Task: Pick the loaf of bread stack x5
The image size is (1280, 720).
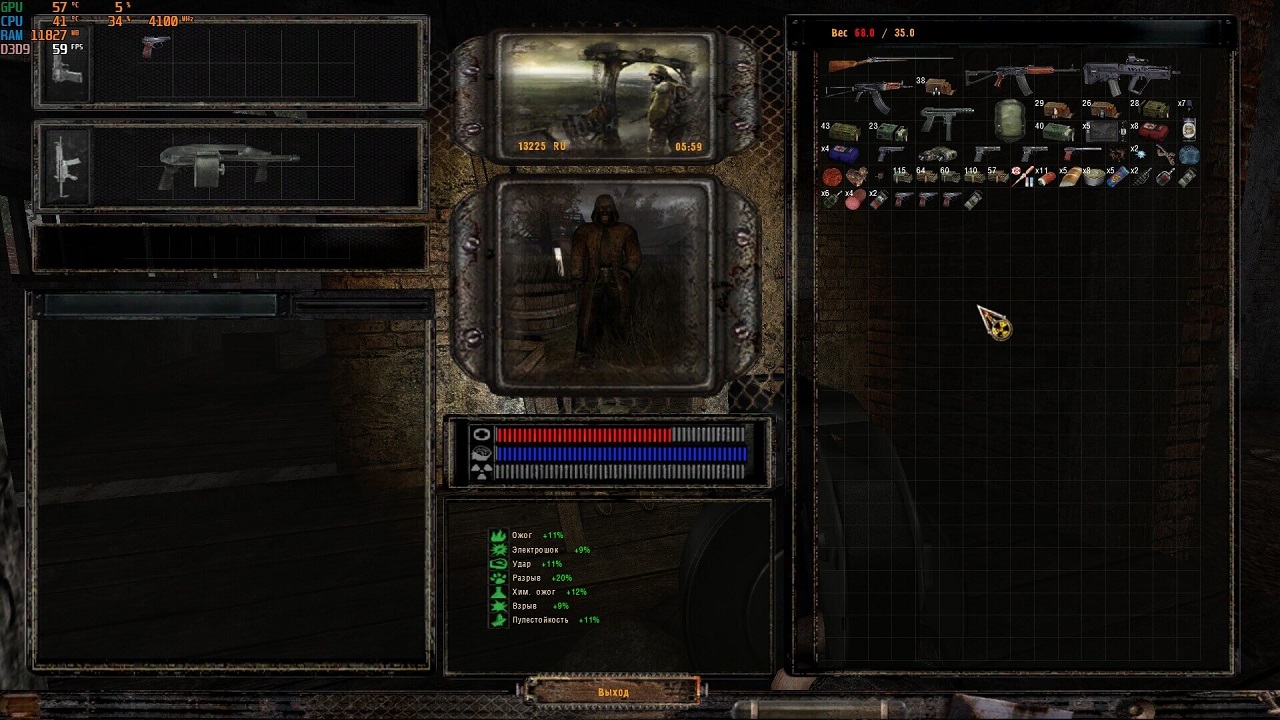Action: click(1070, 177)
